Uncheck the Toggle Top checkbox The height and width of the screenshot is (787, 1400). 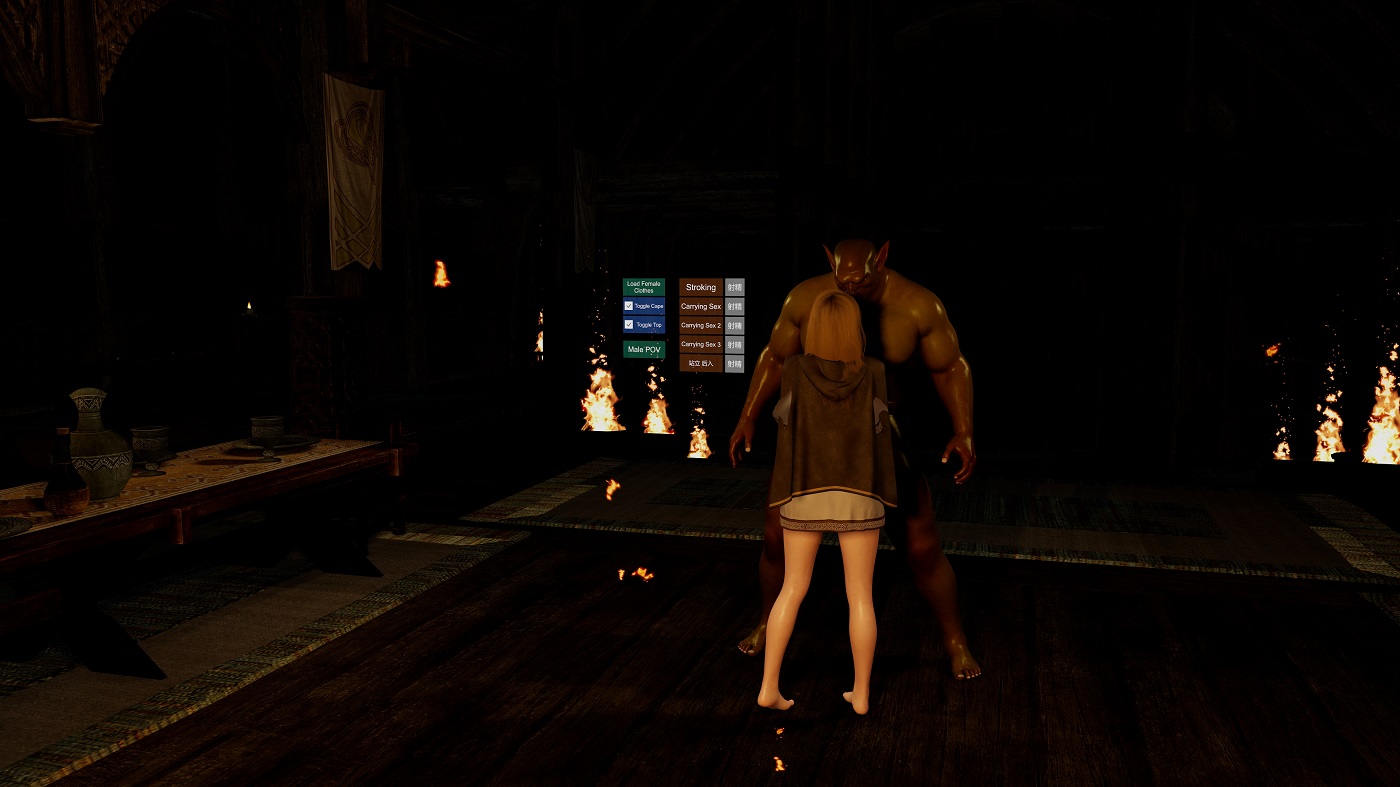[x=629, y=325]
